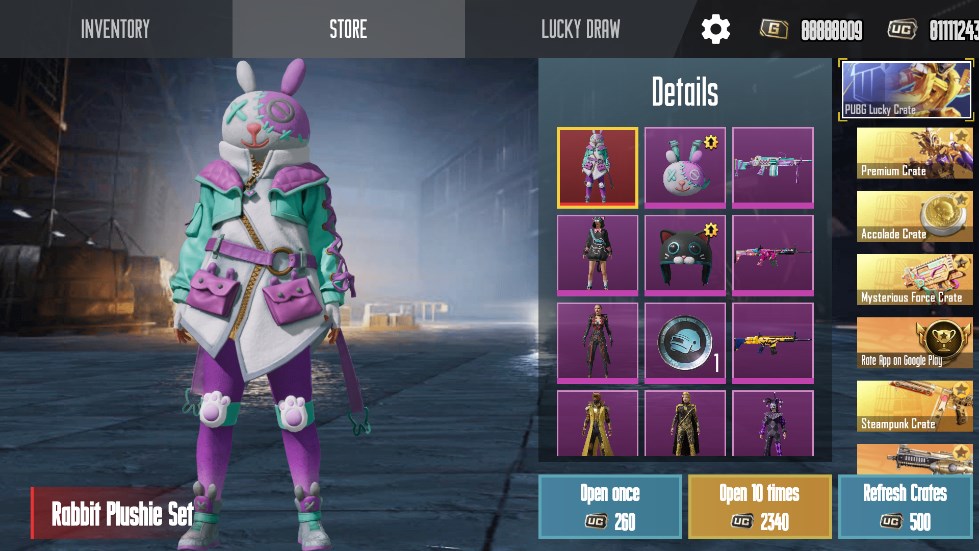View the rabbit plushie headgear tile

tap(685, 168)
